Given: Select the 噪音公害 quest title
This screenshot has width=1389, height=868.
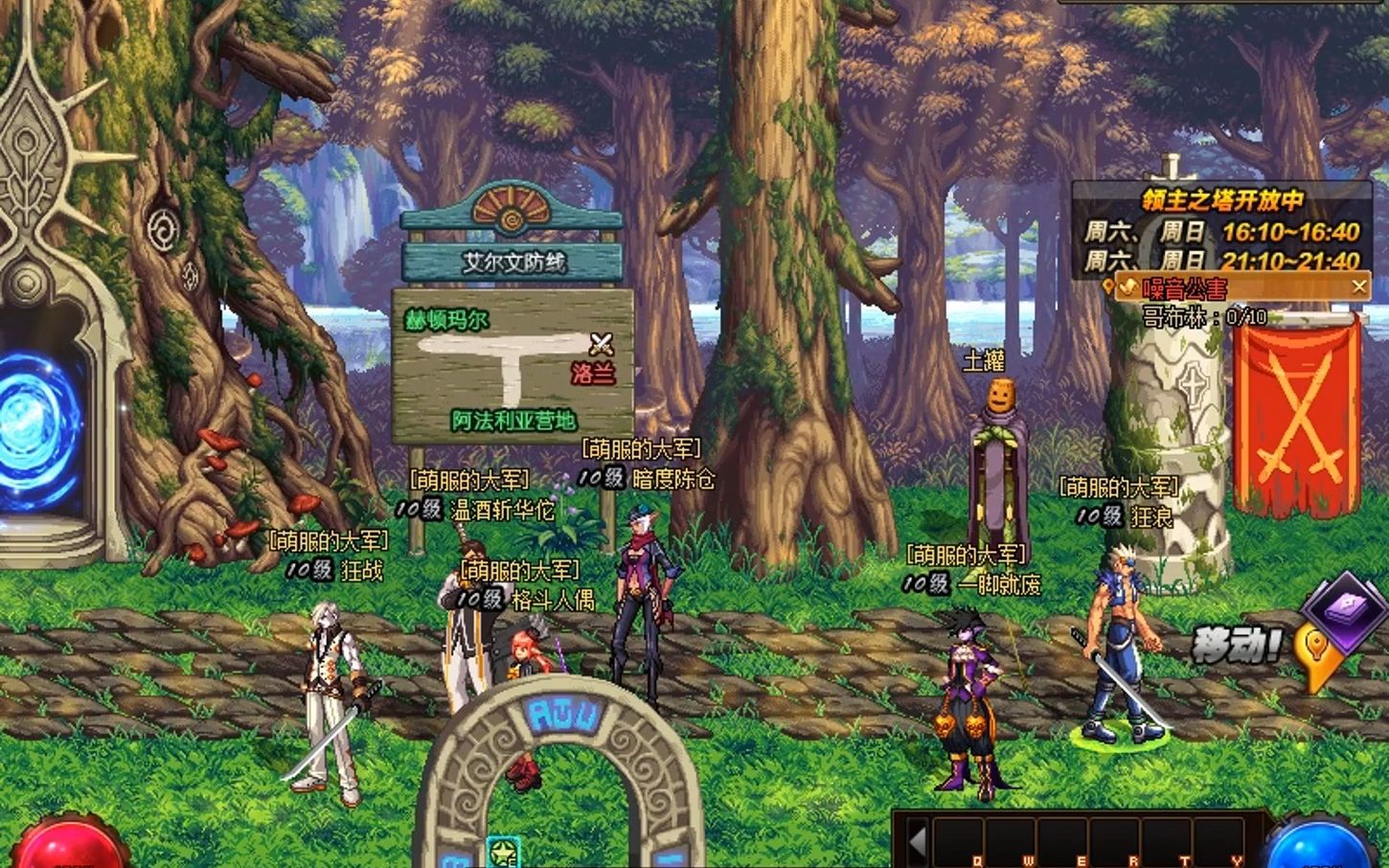Looking at the screenshot, I should click(1184, 287).
